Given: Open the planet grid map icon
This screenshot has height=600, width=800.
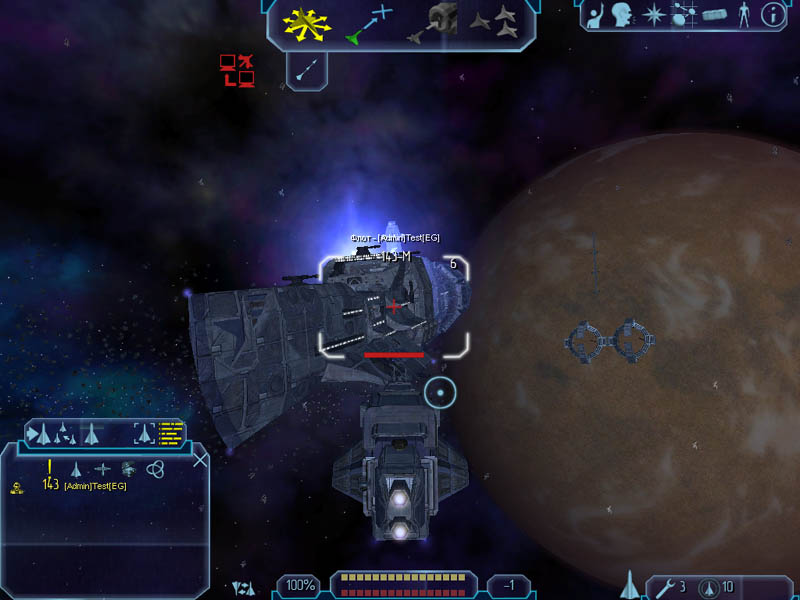Looking at the screenshot, I should point(684,15).
